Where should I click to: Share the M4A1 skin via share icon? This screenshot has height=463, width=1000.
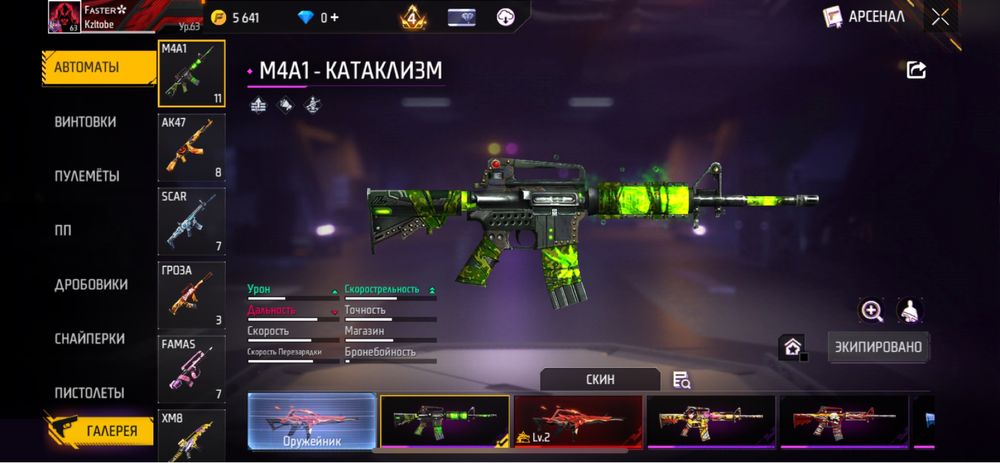tap(916, 69)
